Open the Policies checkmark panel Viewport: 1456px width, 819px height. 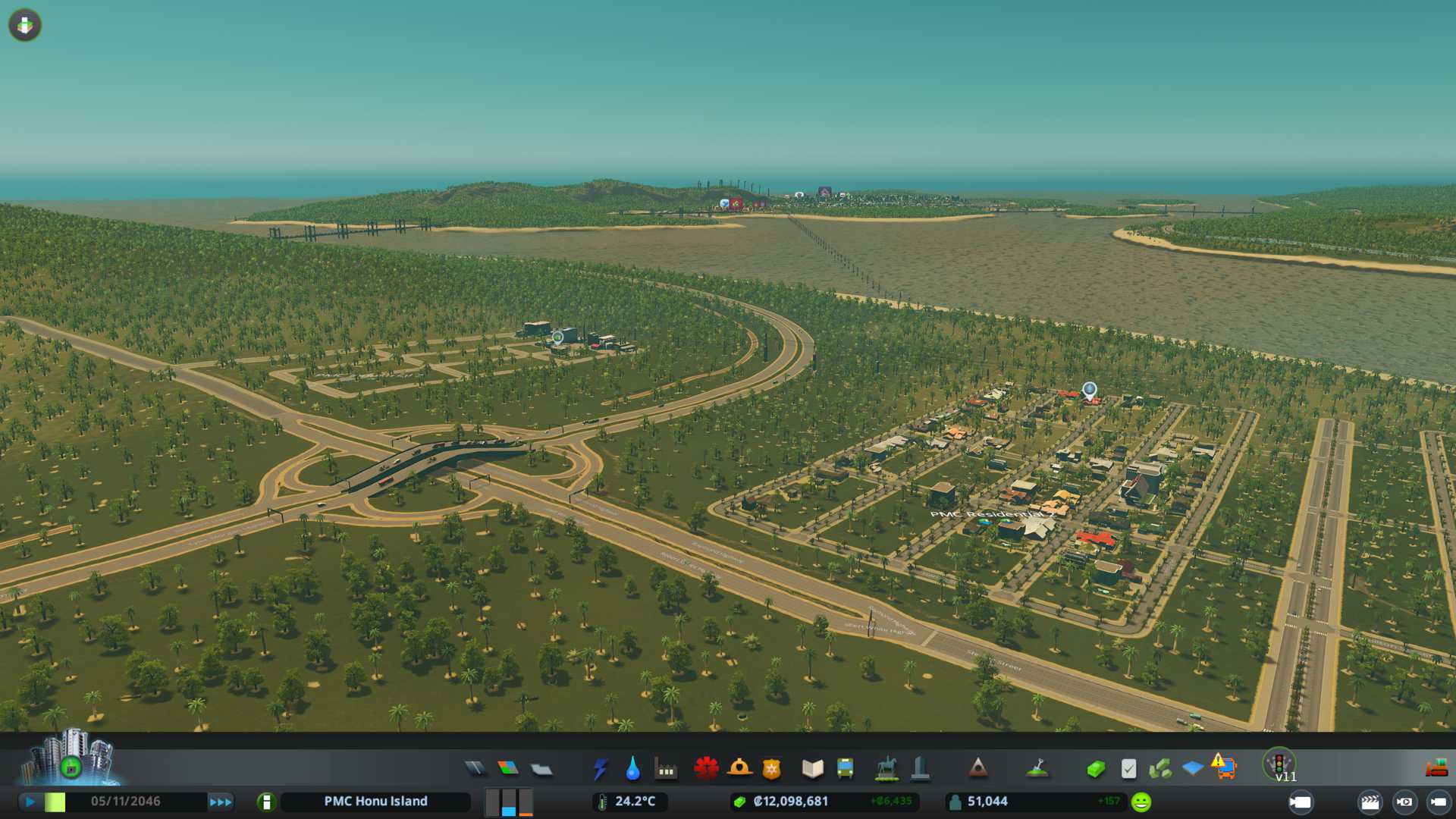click(1129, 769)
